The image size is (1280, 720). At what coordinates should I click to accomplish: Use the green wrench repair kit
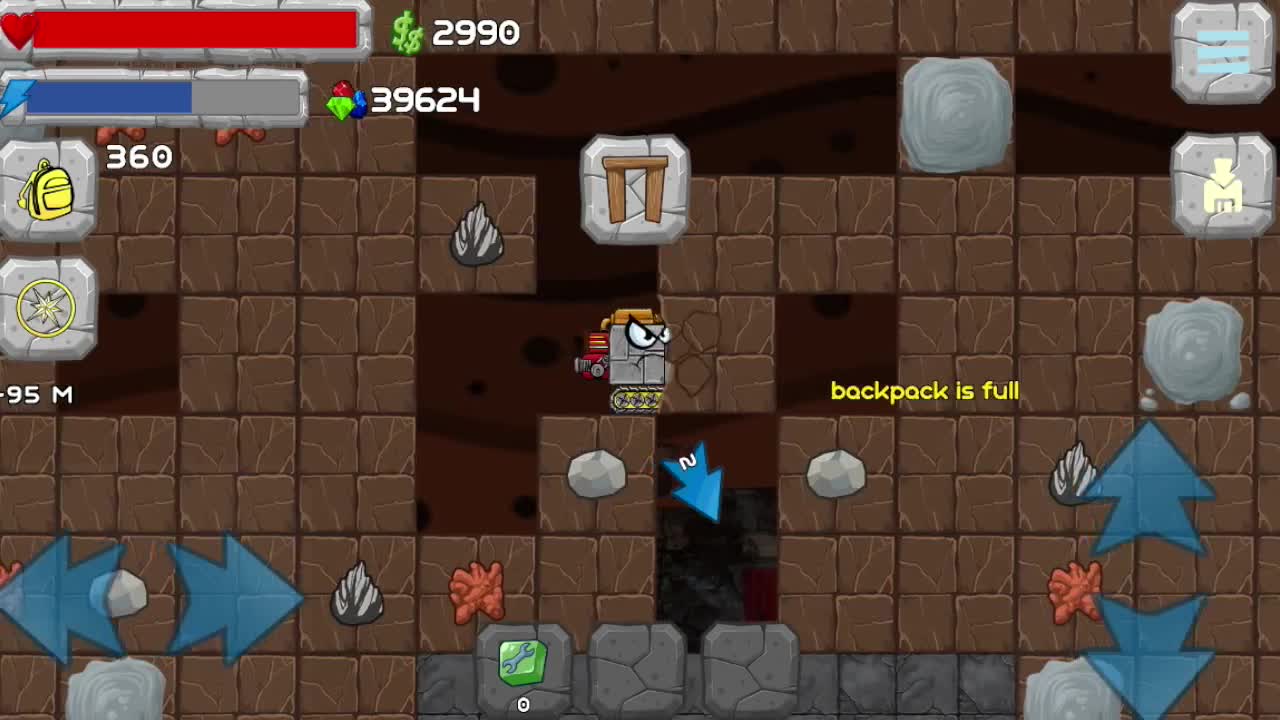(524, 662)
